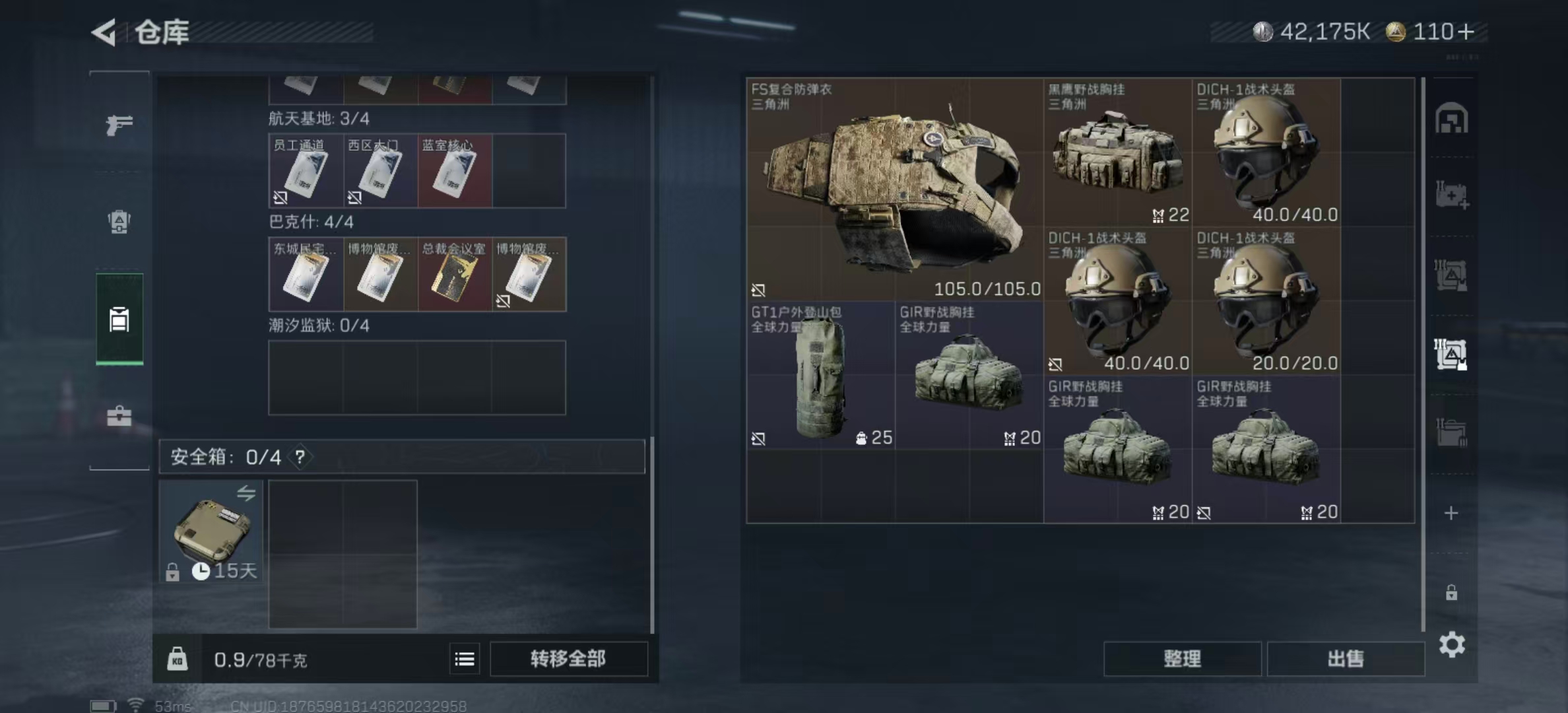Screen dimensions: 1568x713
Task: Select the 总裁会议室 keycard
Action: coord(455,275)
